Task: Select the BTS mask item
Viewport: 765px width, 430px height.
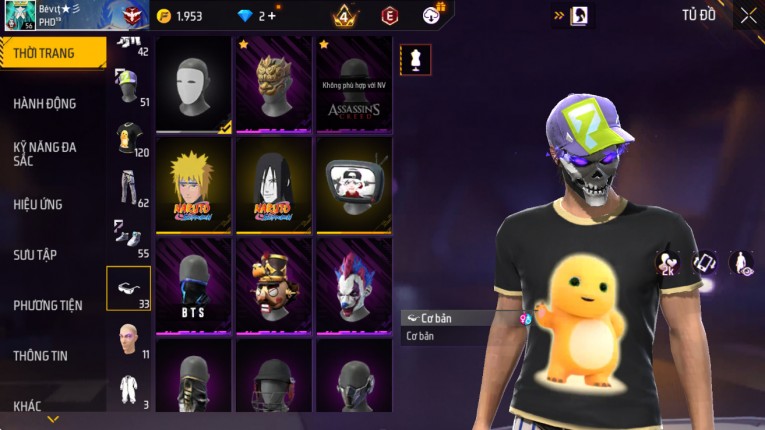Action: pyautogui.click(x=194, y=285)
